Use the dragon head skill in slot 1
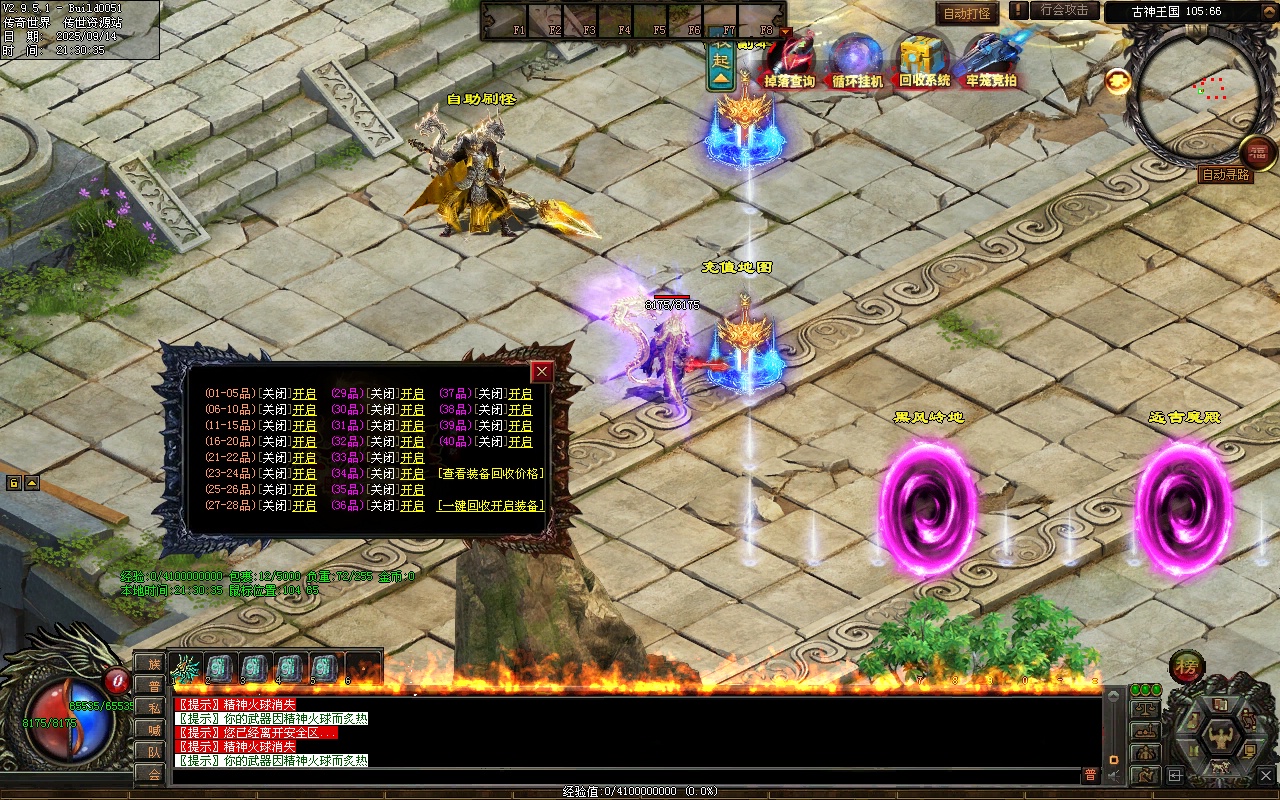Image resolution: width=1280 pixels, height=800 pixels. pyautogui.click(x=186, y=667)
